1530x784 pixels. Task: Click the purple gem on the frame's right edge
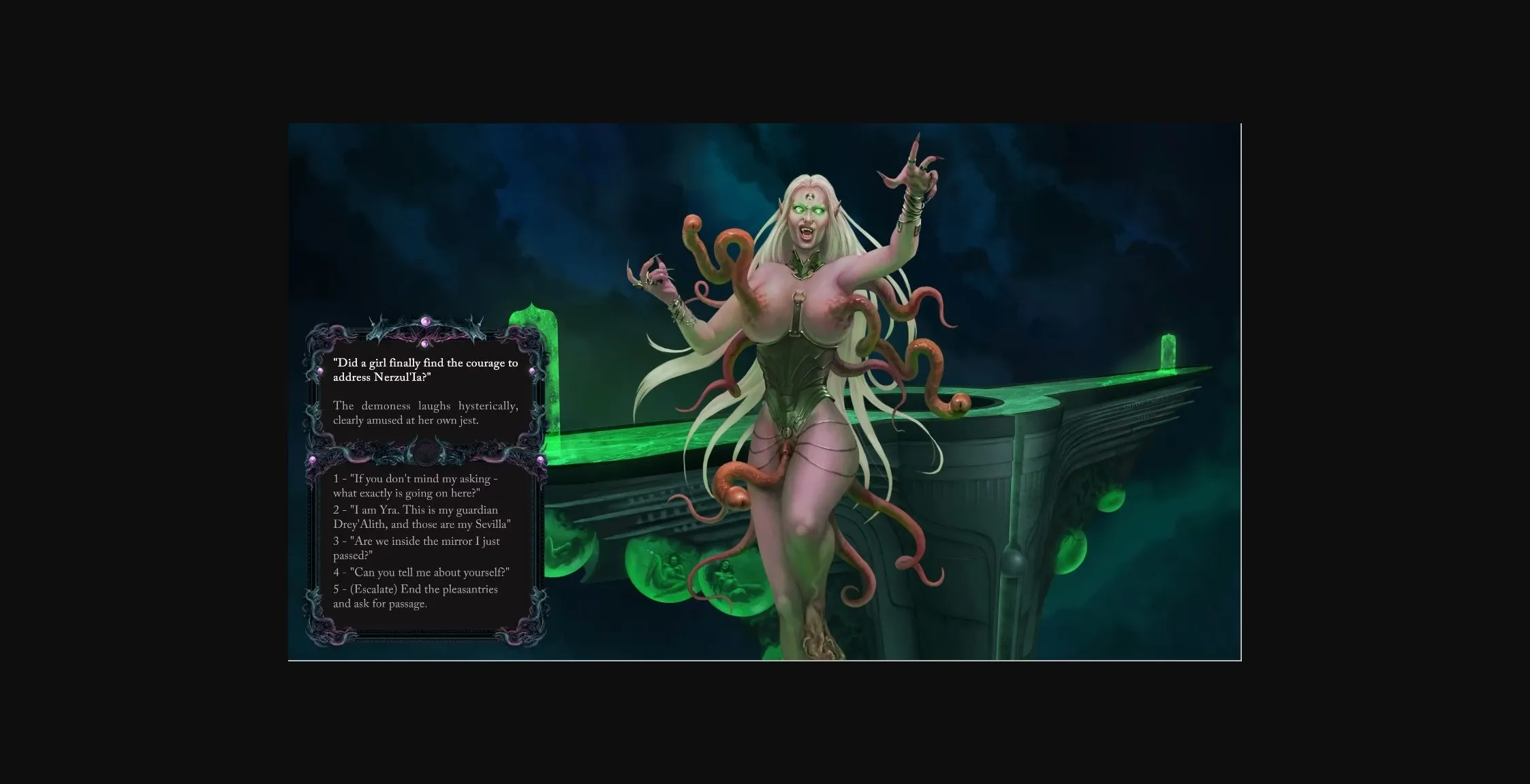click(x=532, y=370)
